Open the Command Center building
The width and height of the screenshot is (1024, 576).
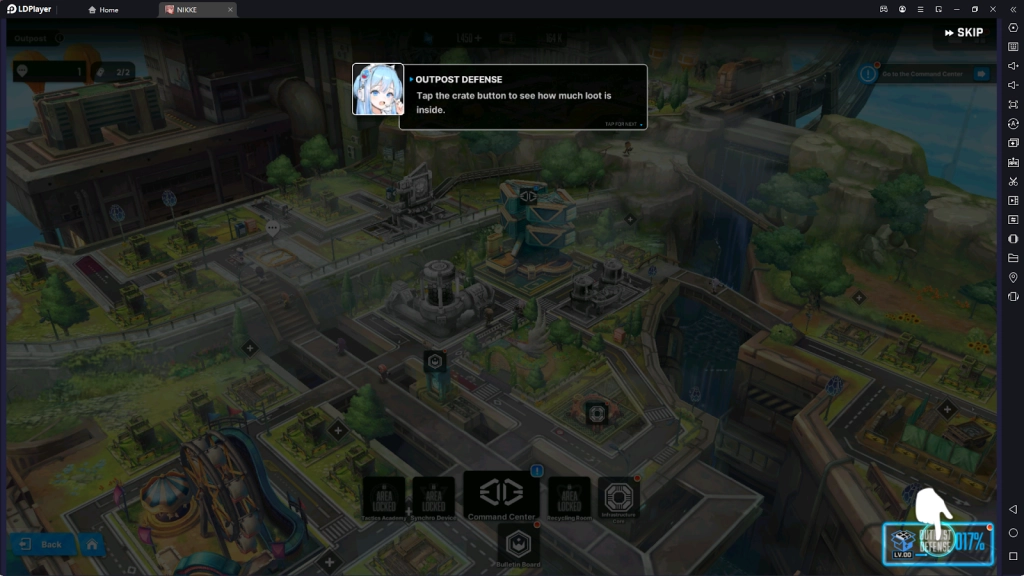pos(502,496)
